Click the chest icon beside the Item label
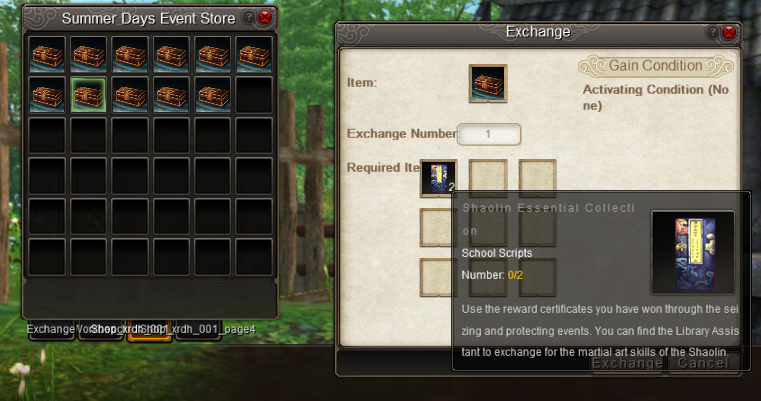The image size is (761, 401). 488,84
